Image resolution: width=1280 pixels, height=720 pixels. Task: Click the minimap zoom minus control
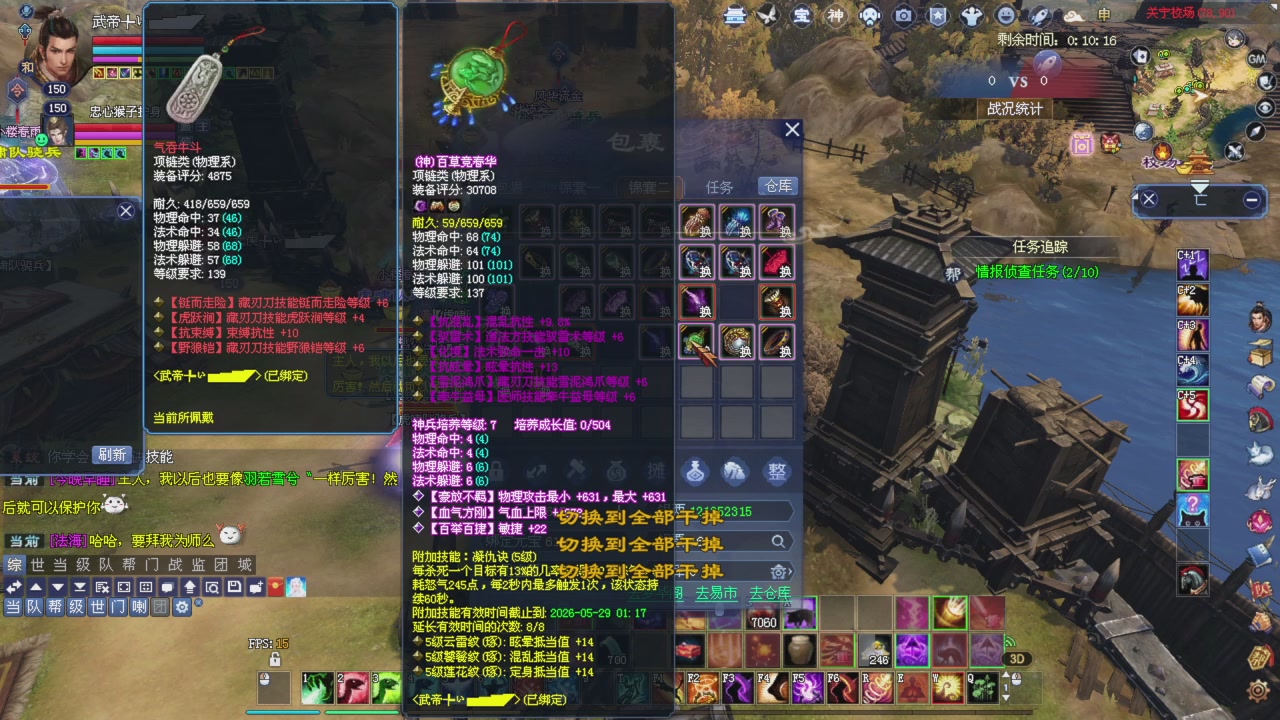[1251, 199]
